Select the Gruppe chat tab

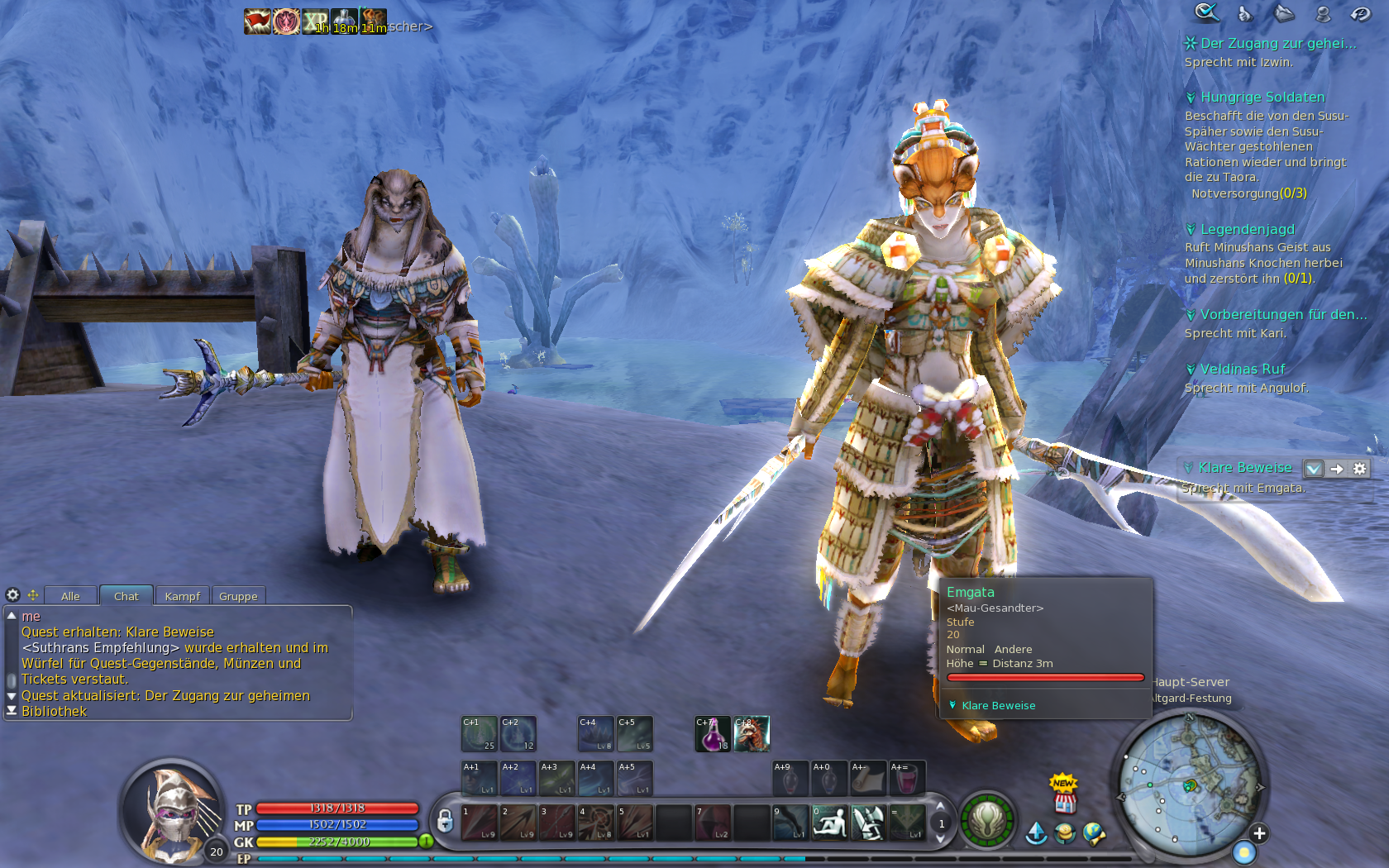(238, 596)
